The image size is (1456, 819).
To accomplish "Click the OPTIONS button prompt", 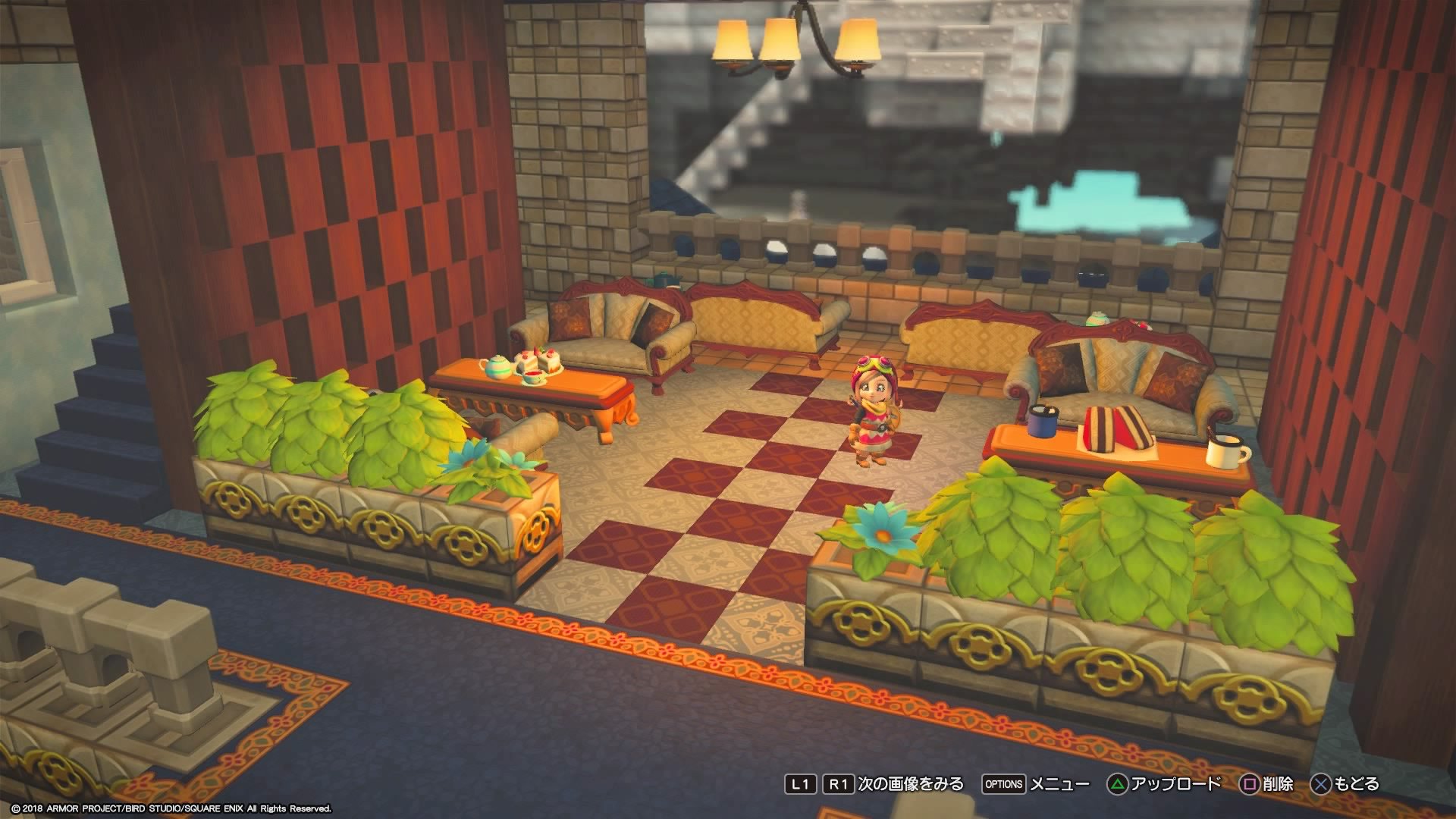I will point(1003,783).
